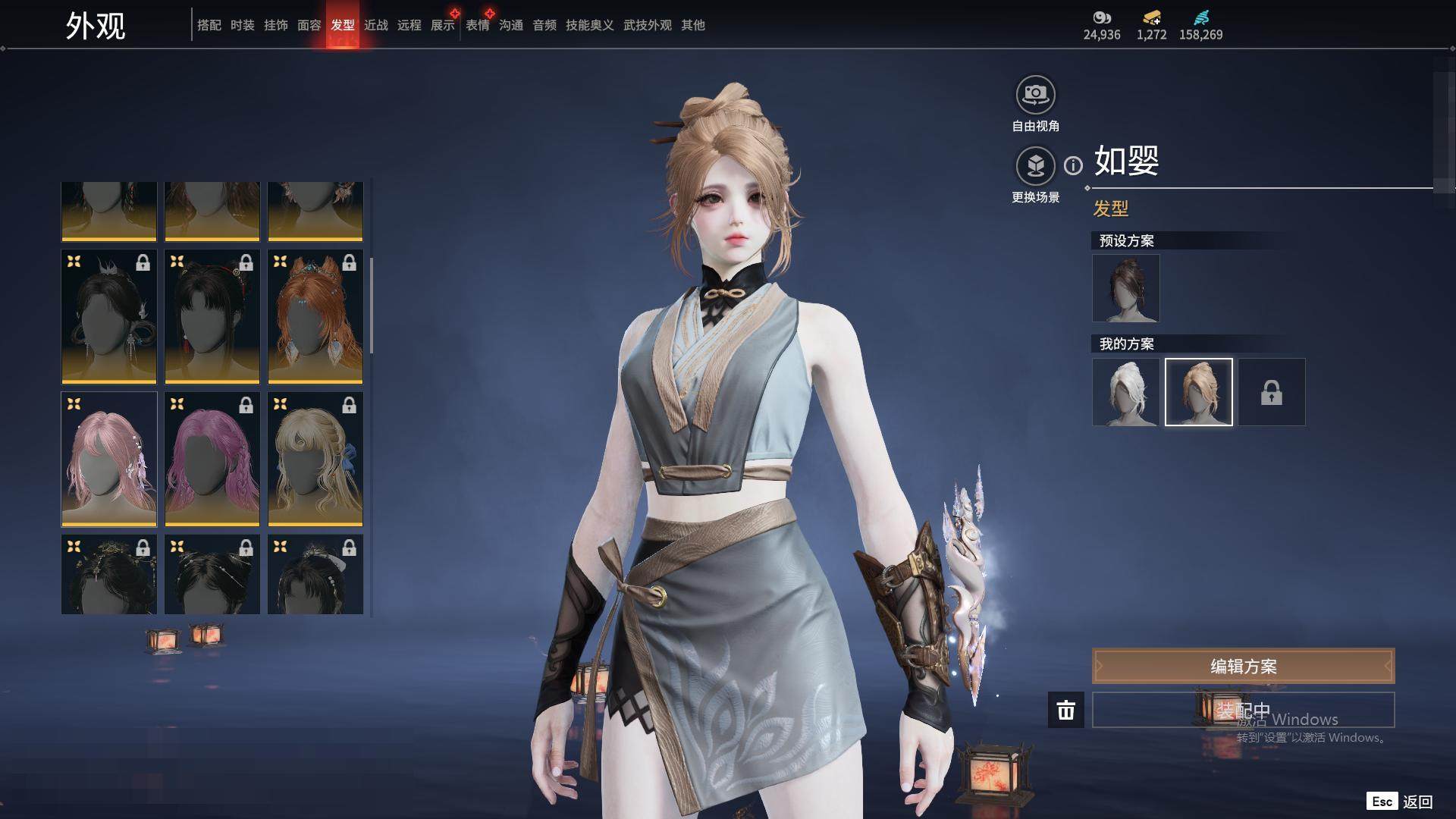This screenshot has width=1456, height=819.
Task: Choose the preset scheme hairstyle thumbnail
Action: coord(1125,288)
